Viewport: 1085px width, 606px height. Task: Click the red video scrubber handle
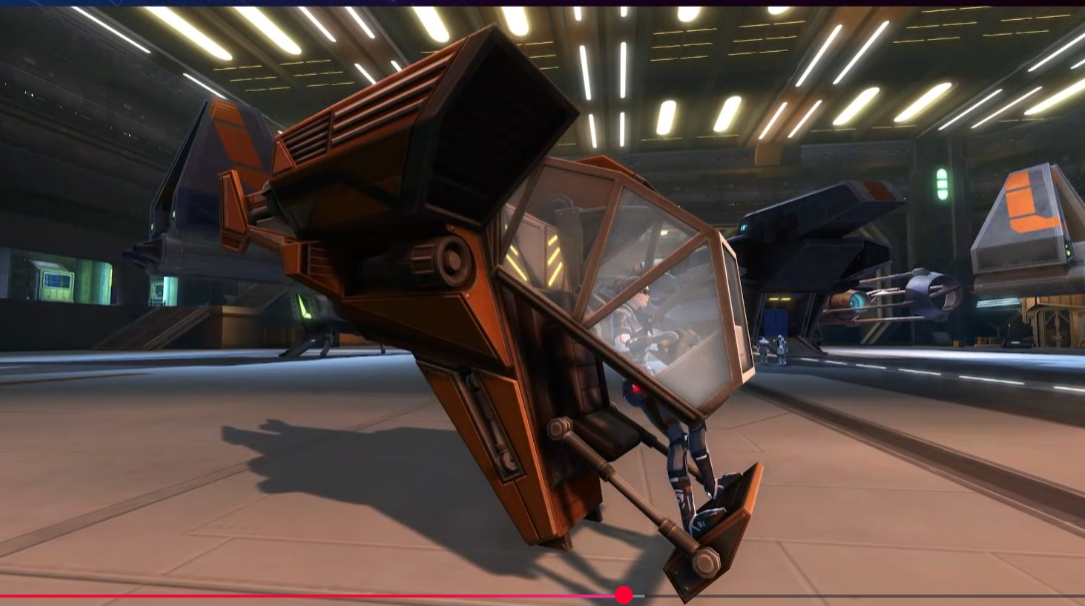[x=624, y=595]
